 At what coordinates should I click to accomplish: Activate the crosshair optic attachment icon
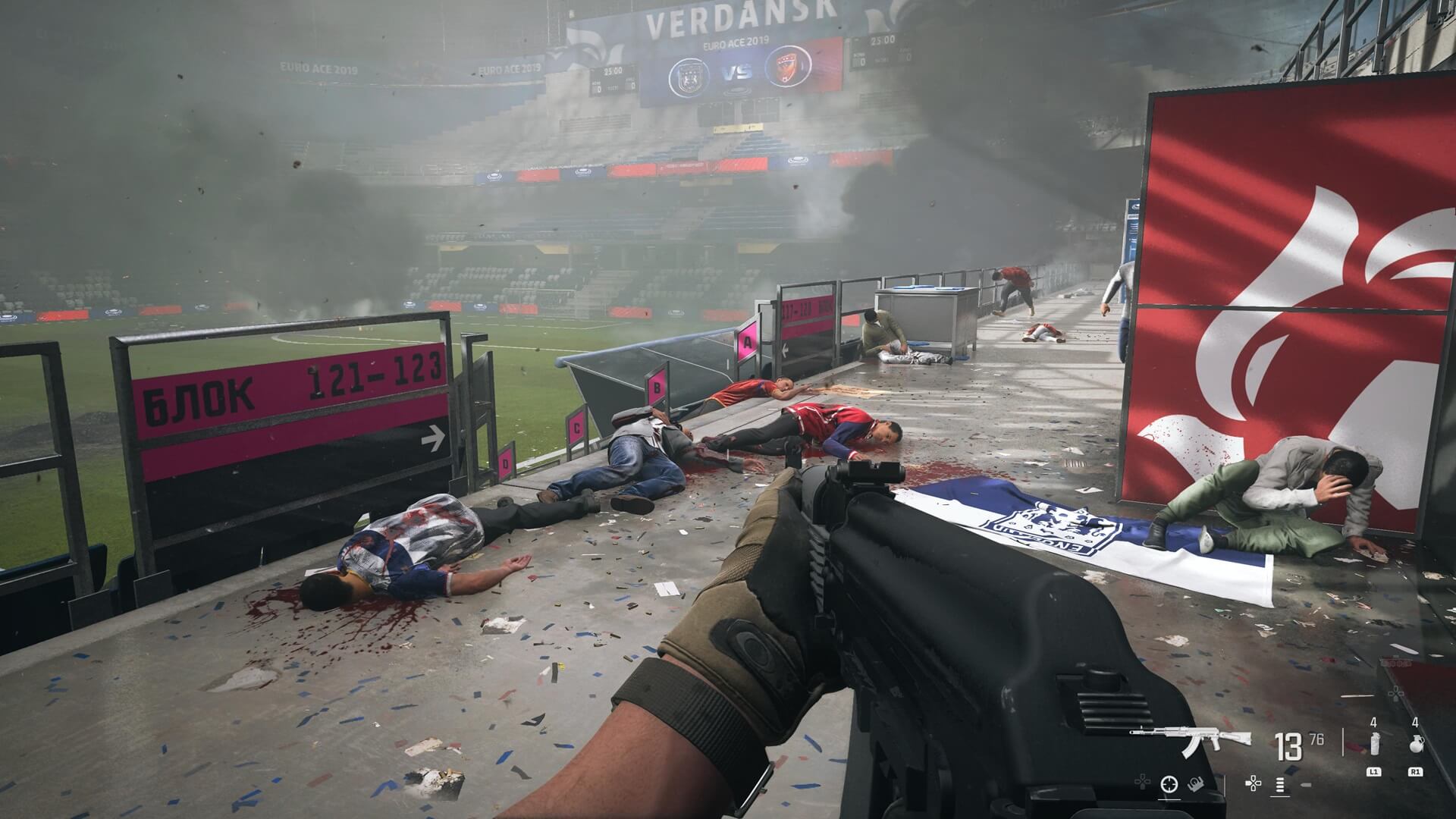click(x=1169, y=784)
